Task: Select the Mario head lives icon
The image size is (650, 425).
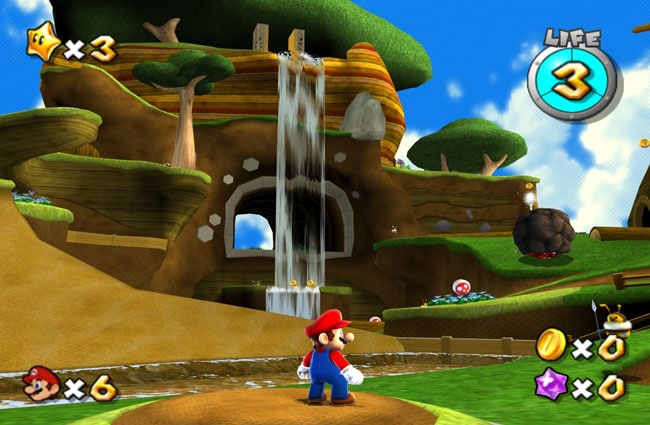Action: coord(42,383)
